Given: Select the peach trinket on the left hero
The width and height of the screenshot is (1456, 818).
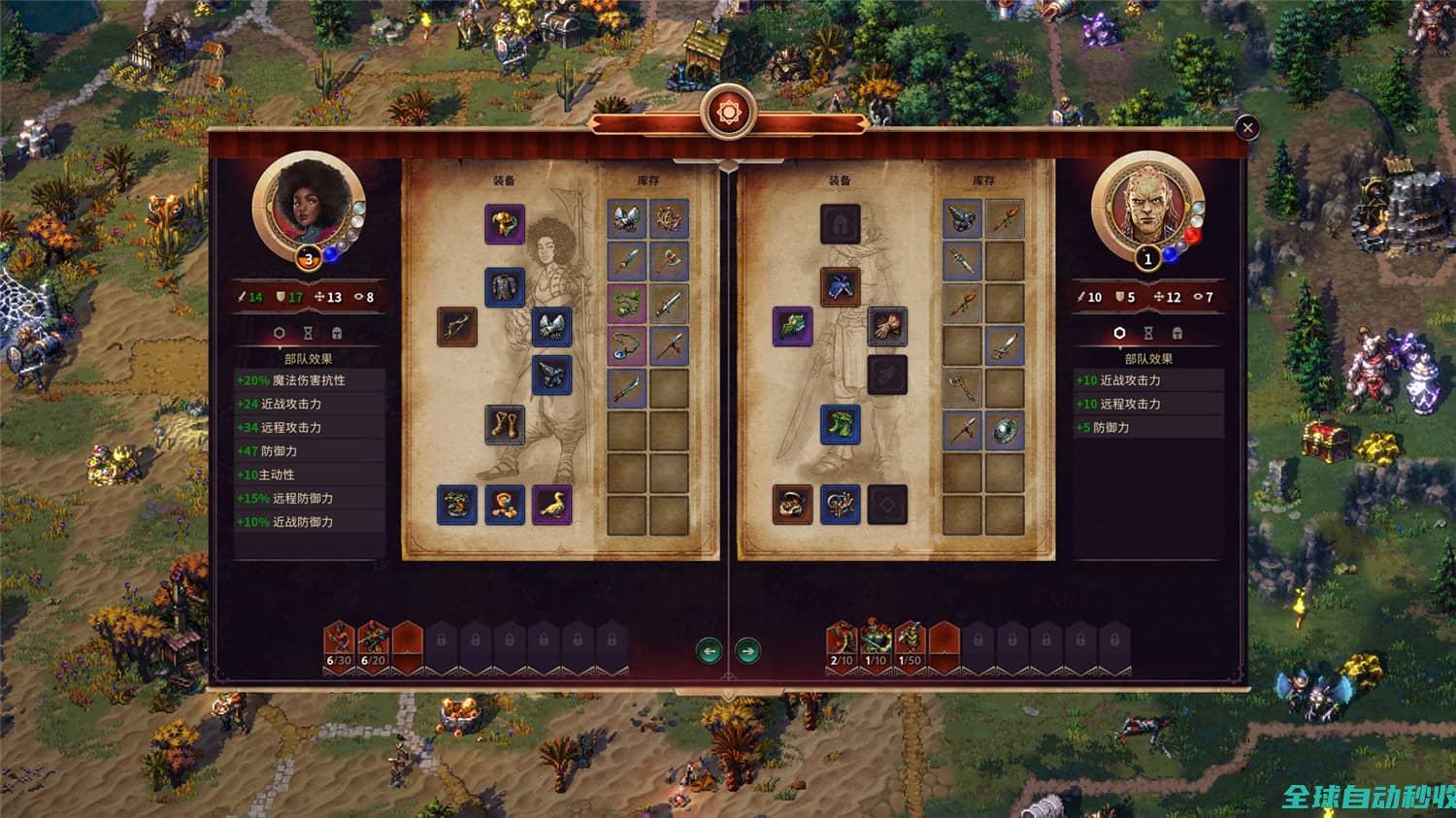Looking at the screenshot, I should (x=504, y=503).
